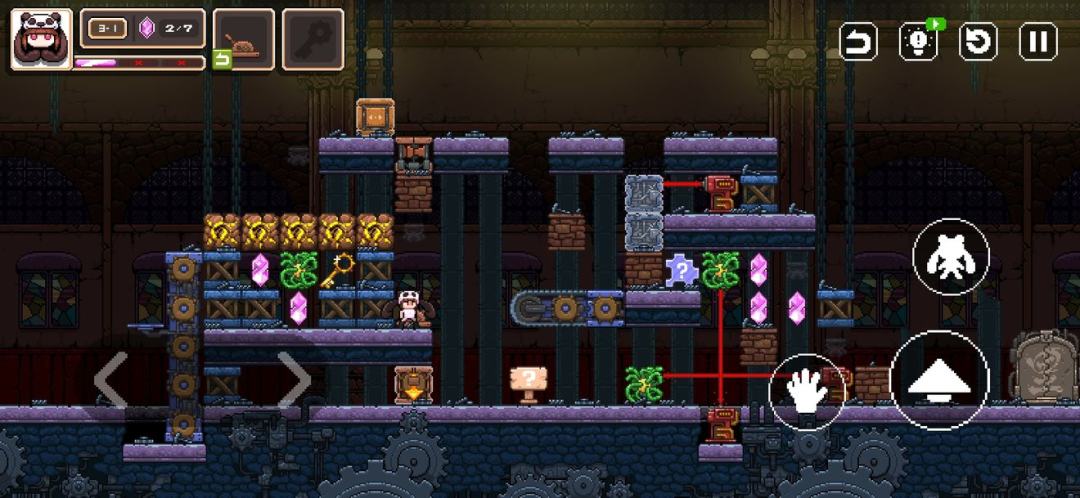Move right with the right arrow
1080x498 pixels.
(294, 380)
